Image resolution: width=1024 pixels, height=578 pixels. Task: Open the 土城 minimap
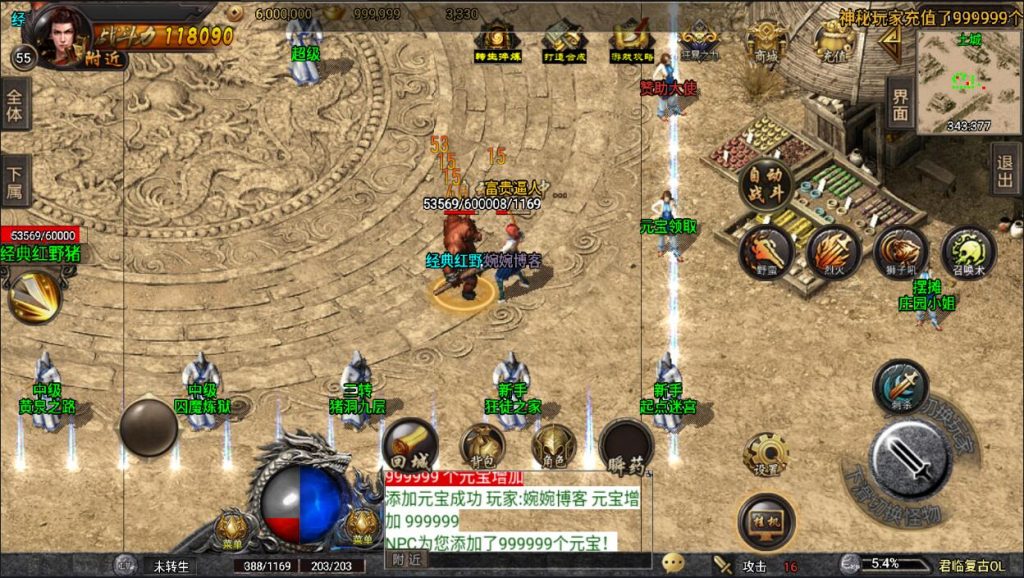[x=968, y=82]
